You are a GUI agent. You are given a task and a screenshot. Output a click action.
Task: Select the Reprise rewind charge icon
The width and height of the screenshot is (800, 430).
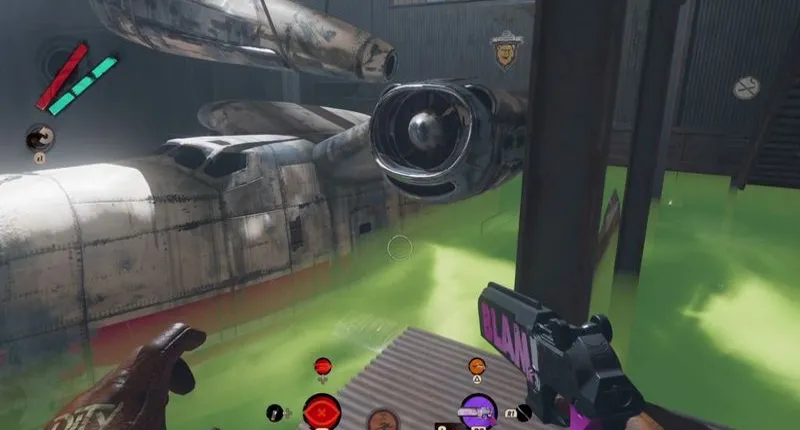click(x=41, y=136)
